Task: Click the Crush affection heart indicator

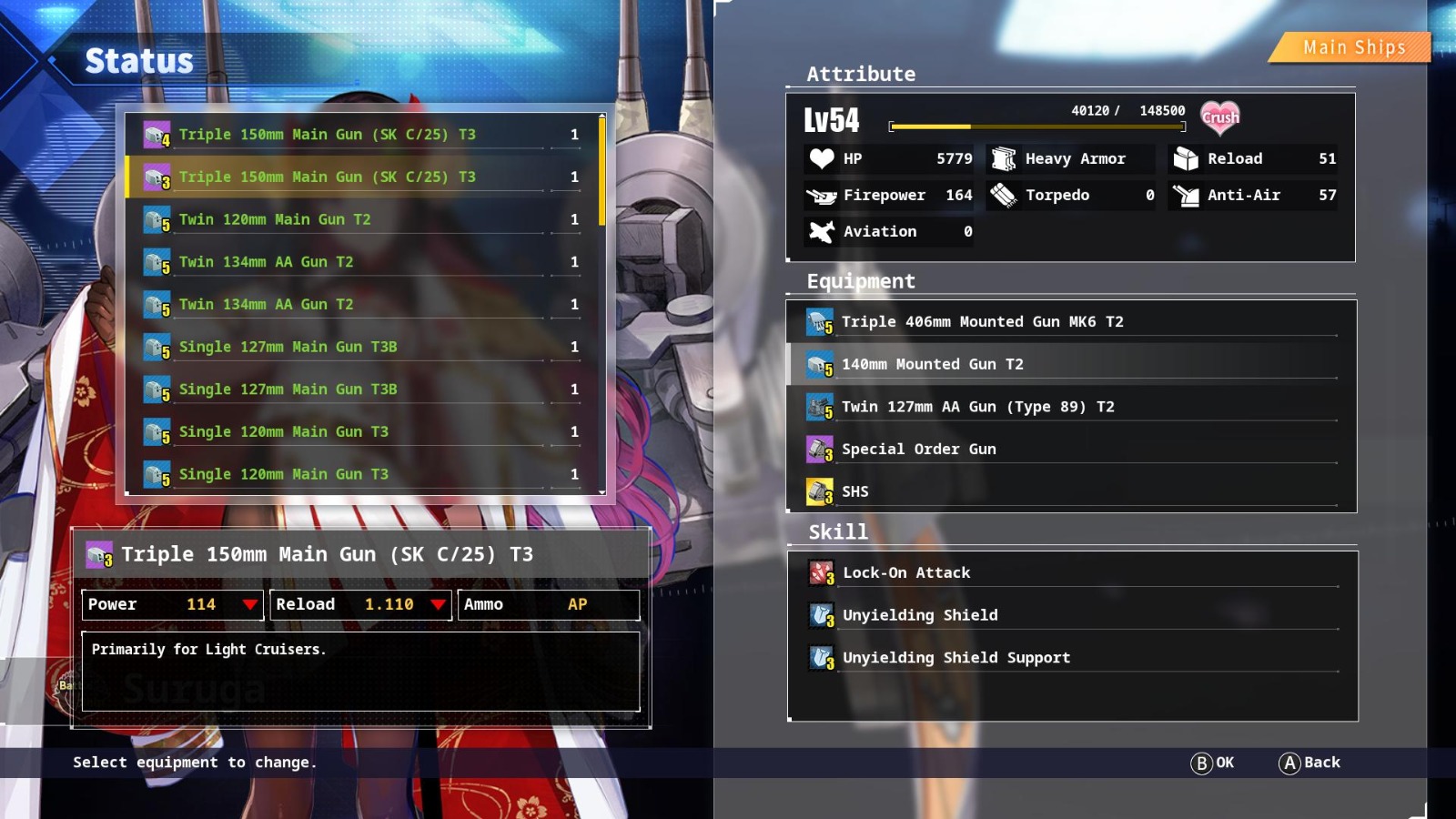Action: click(1220, 116)
